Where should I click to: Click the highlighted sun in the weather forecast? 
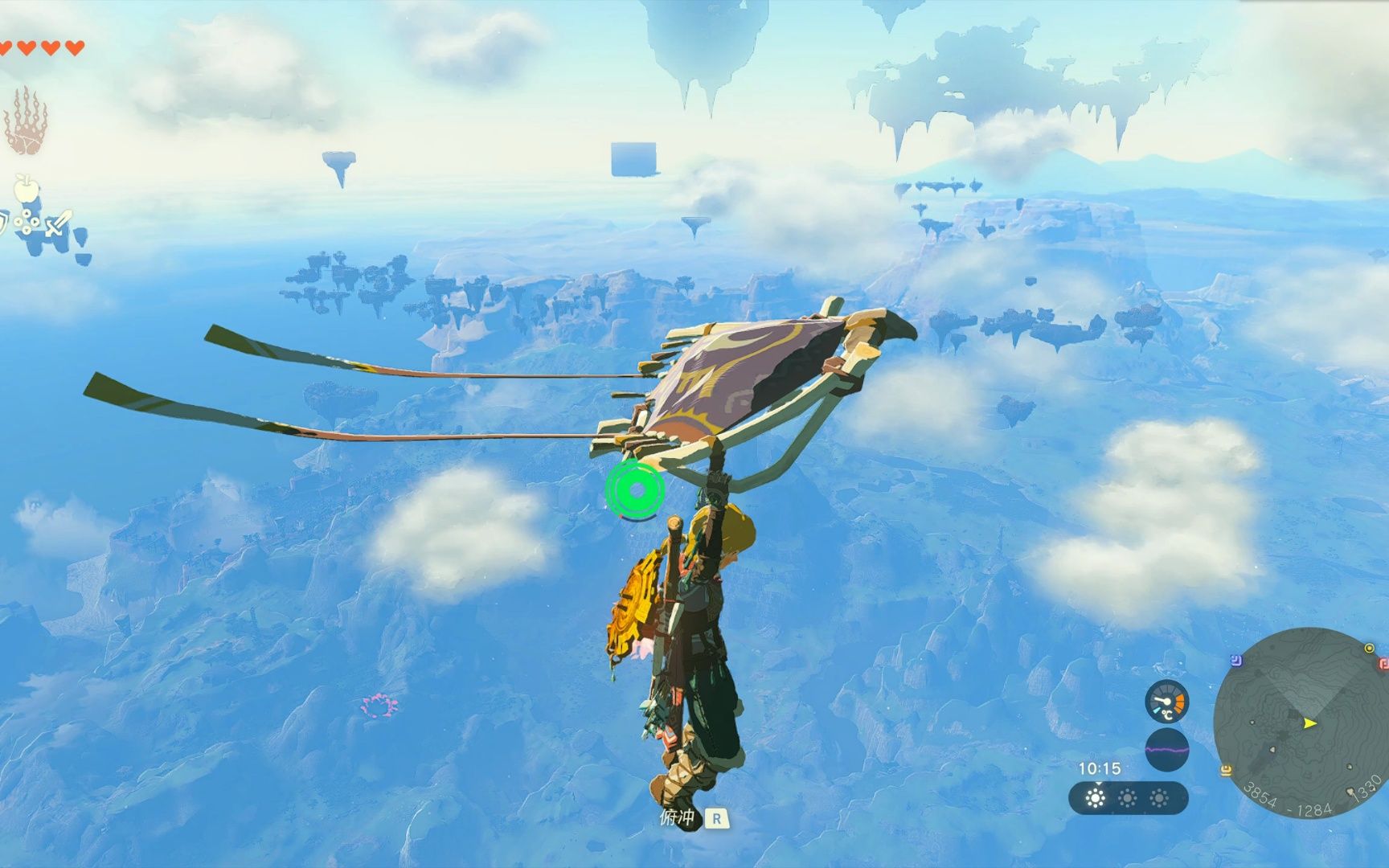click(x=1095, y=798)
